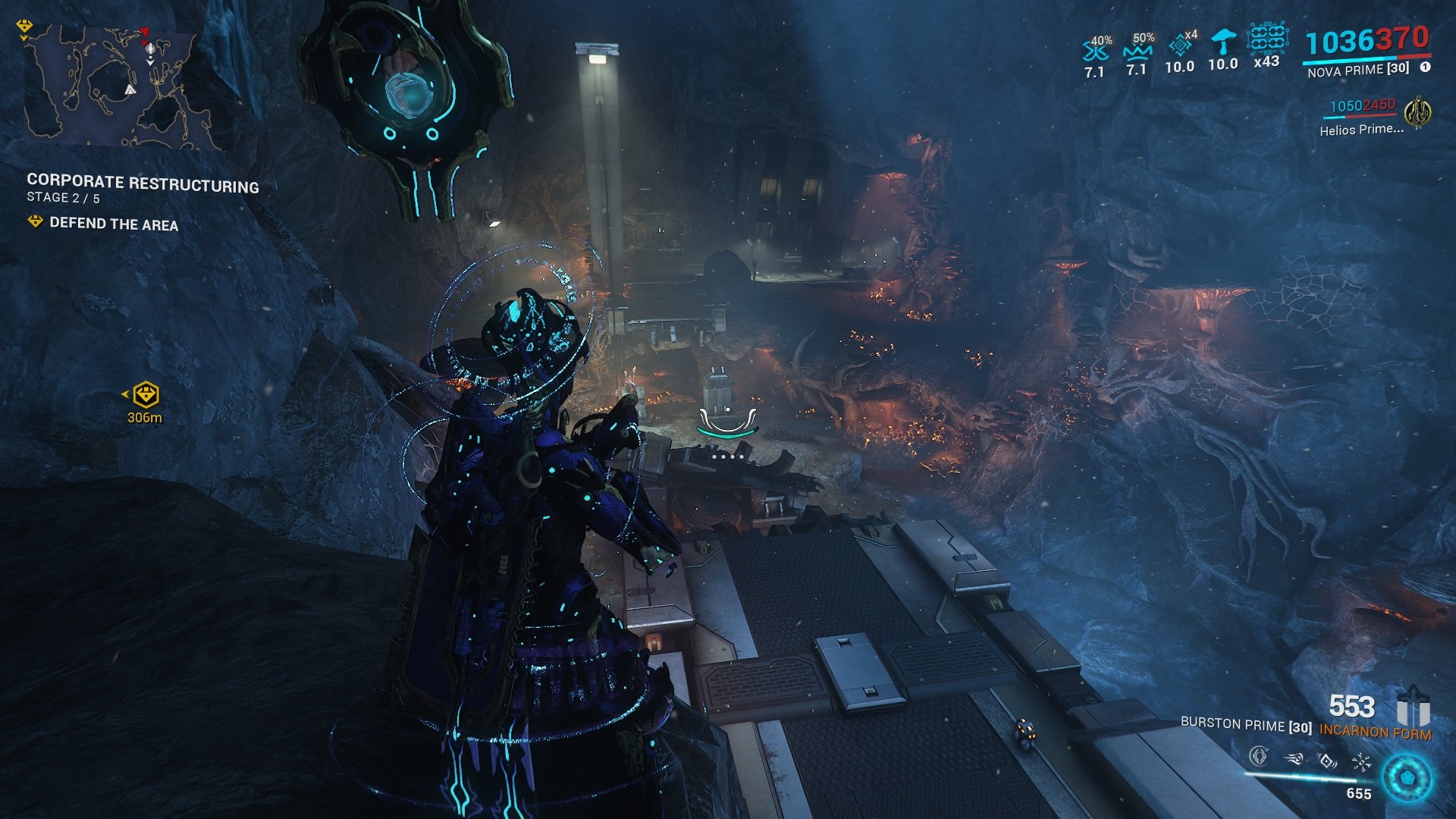Select the crown buff icon showing 50%

[x=1137, y=50]
